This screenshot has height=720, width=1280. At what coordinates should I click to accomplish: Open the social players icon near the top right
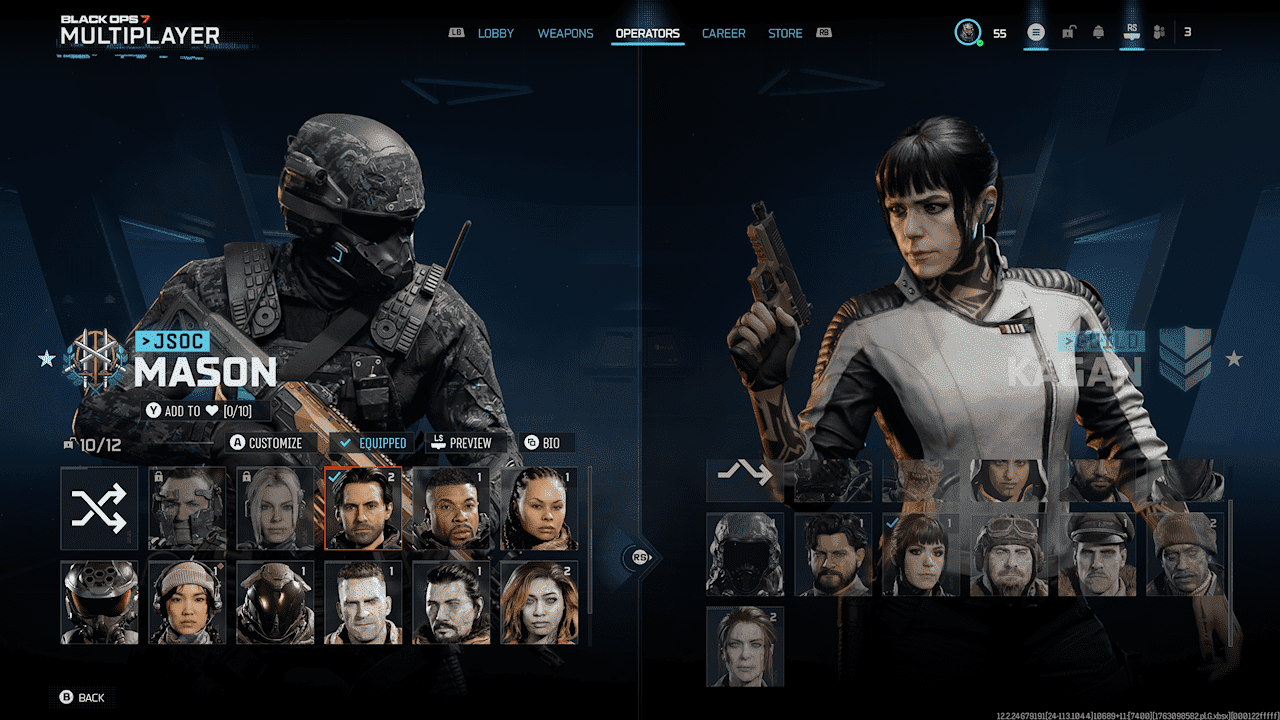click(1159, 32)
